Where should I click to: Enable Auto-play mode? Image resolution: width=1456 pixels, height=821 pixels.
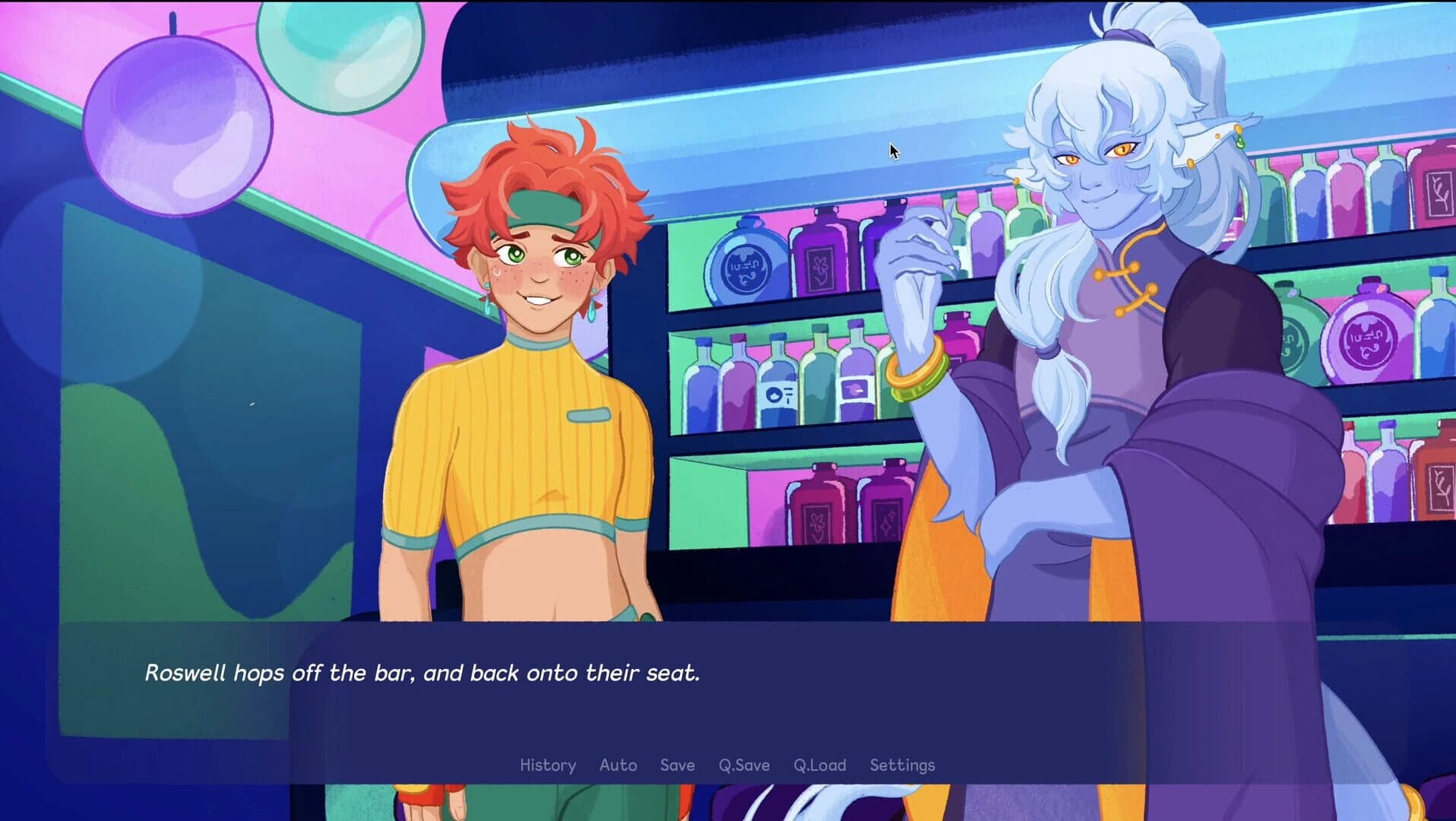pos(619,765)
